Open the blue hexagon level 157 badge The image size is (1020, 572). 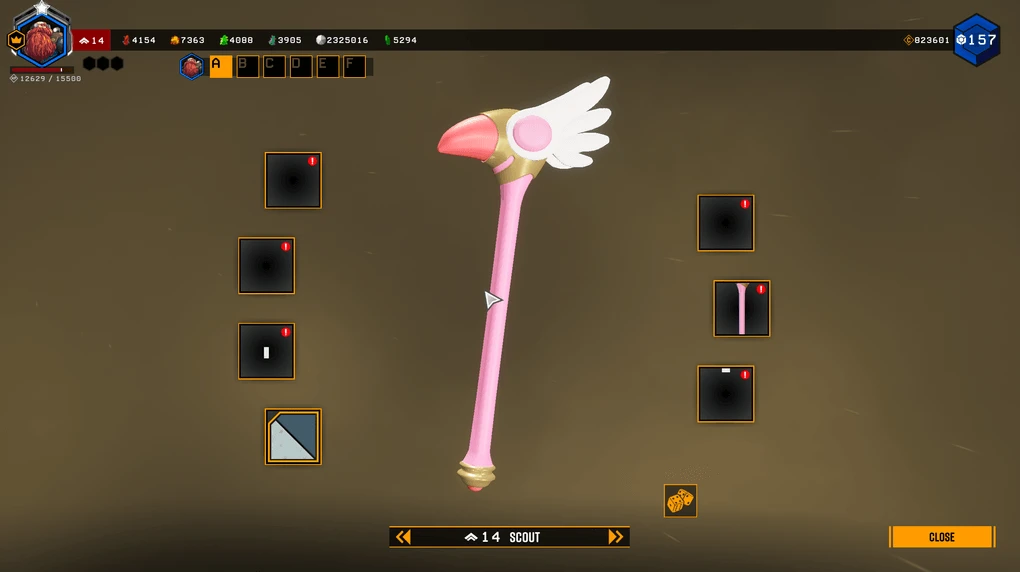point(976,40)
